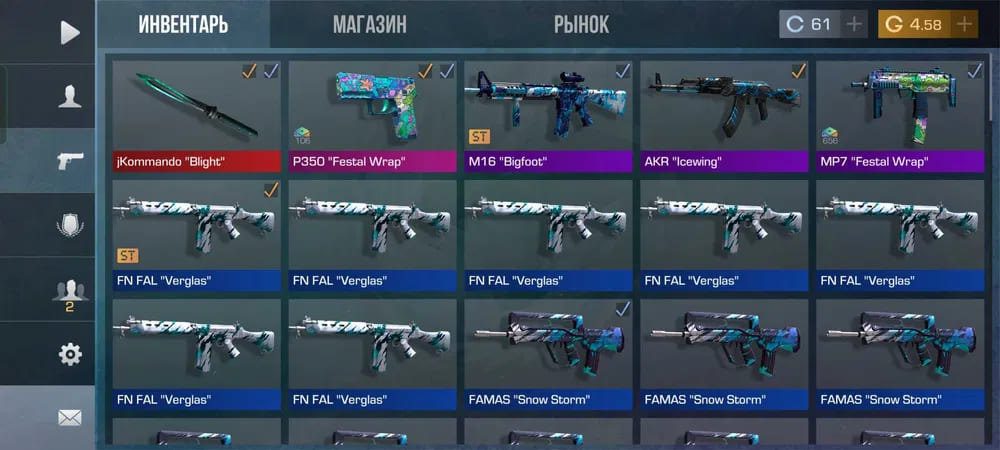Switch to the Магазин tab

click(x=369, y=25)
